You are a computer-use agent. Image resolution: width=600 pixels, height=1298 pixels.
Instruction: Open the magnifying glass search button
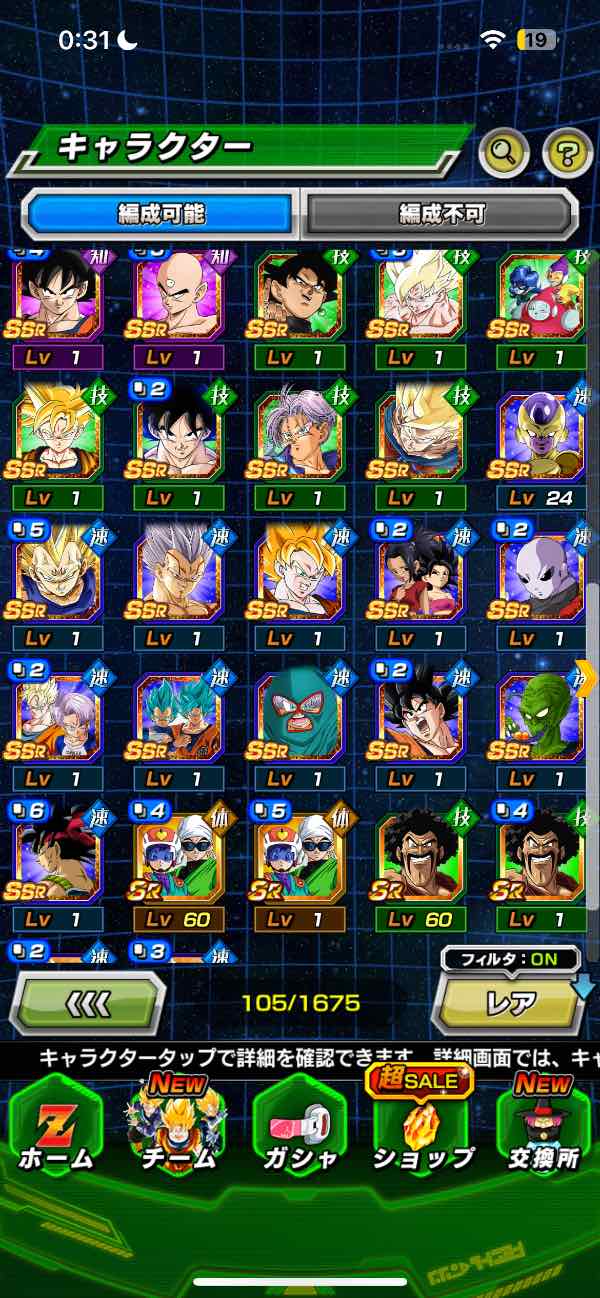(504, 153)
